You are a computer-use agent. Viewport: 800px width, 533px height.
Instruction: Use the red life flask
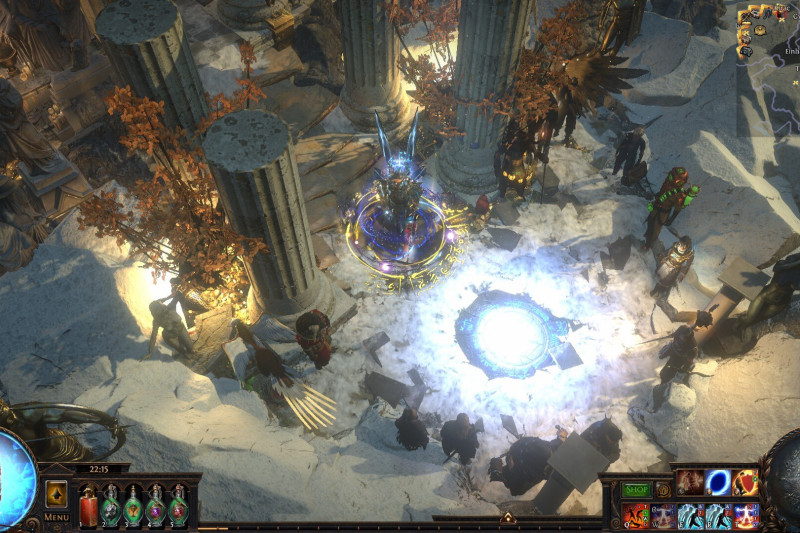pos(89,504)
